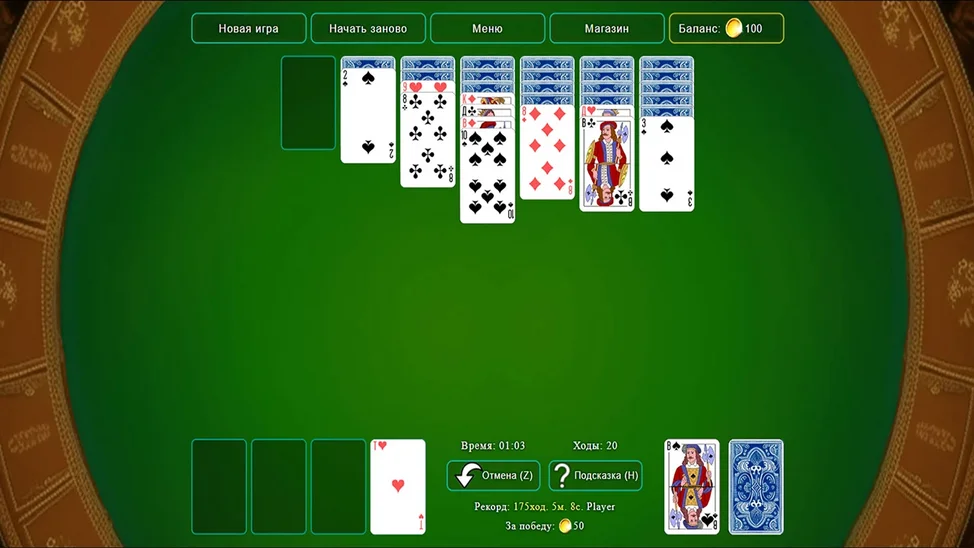Open the Магазин shop
Screen dimensions: 974x548
(607, 28)
